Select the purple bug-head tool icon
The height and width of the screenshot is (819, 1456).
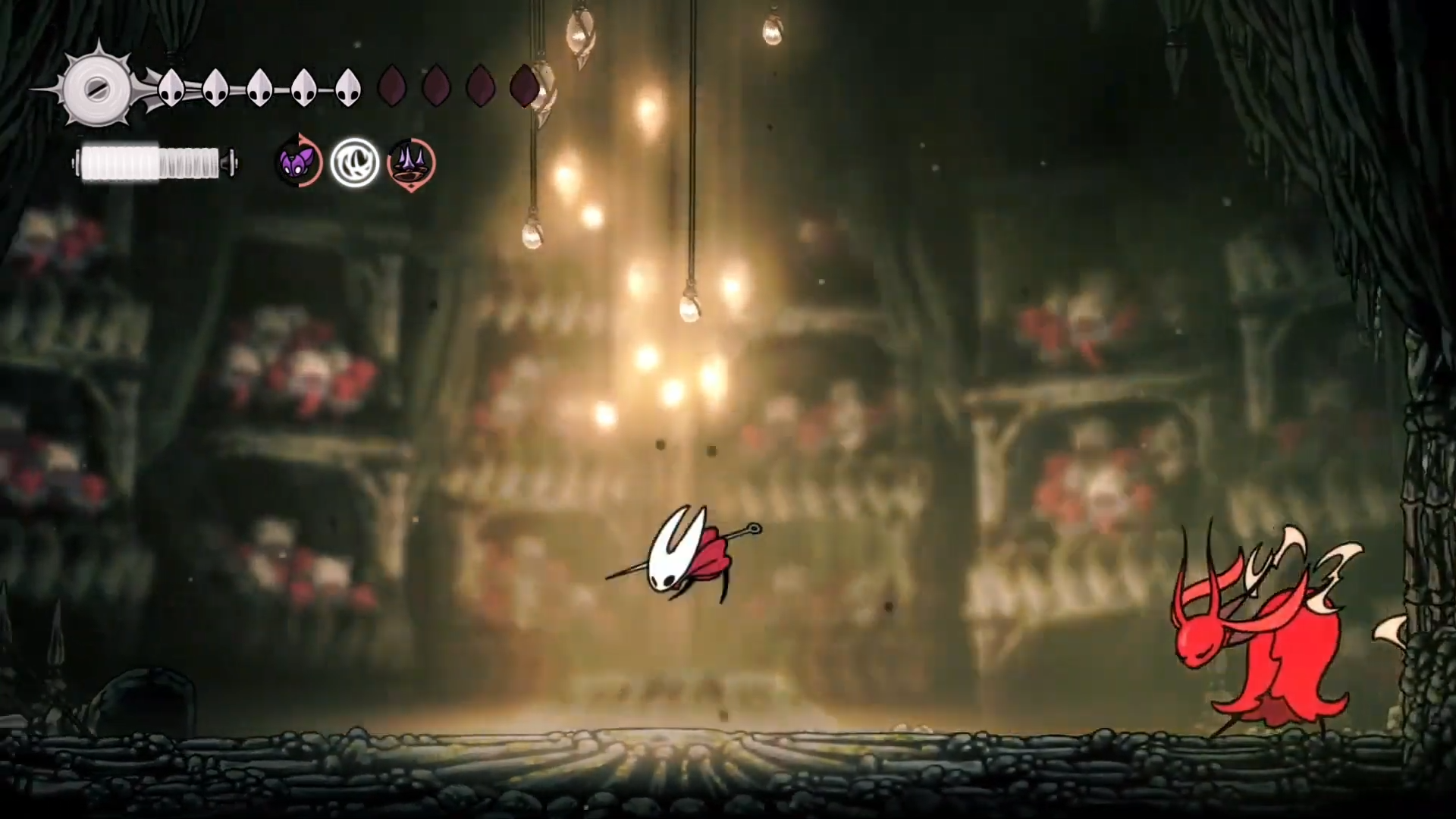click(298, 162)
